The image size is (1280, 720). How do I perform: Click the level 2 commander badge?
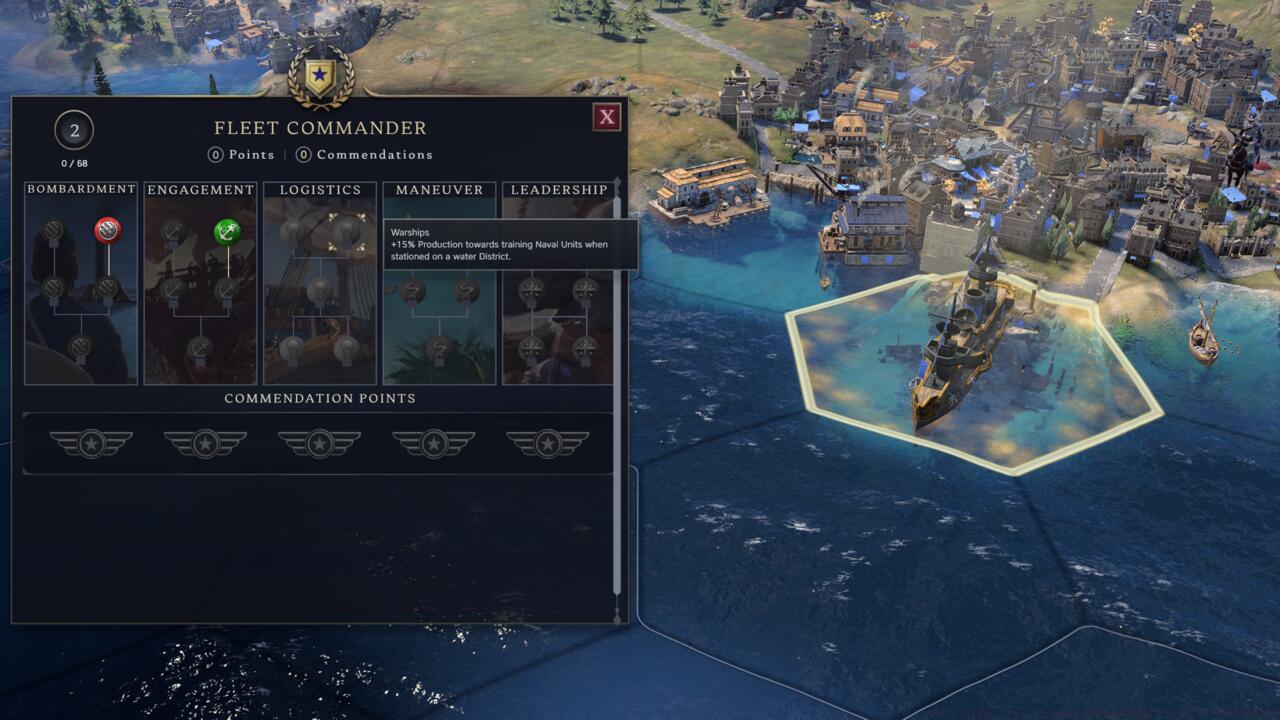(x=72, y=130)
